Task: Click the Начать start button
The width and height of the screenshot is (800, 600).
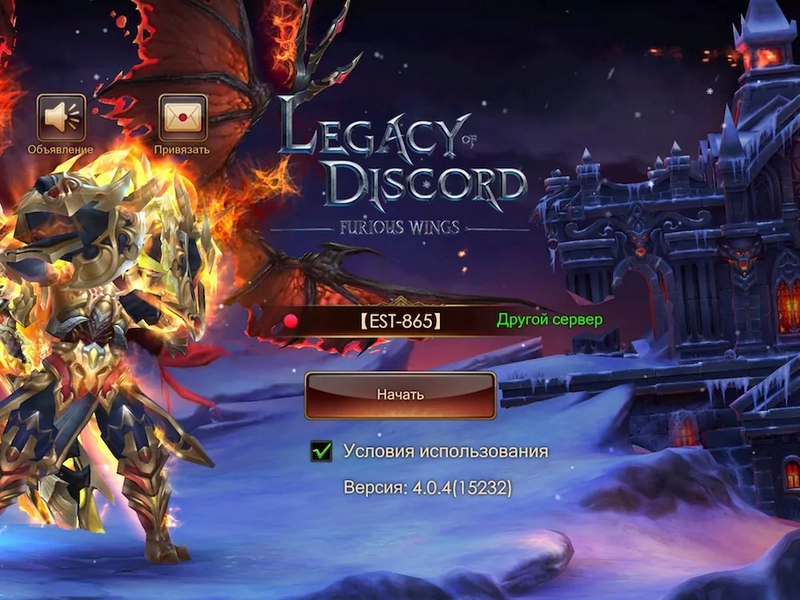Action: [x=400, y=394]
